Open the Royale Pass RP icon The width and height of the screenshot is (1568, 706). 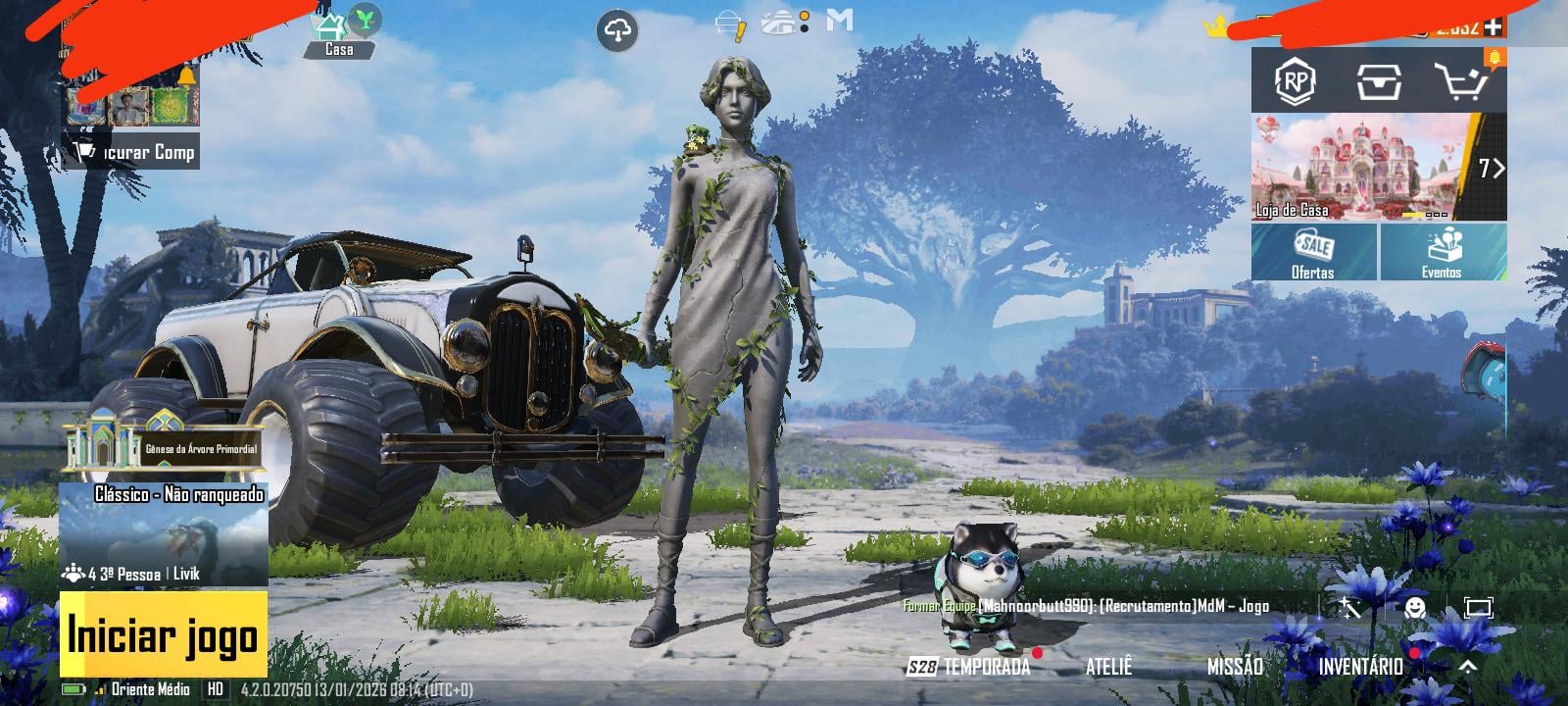[x=1295, y=81]
